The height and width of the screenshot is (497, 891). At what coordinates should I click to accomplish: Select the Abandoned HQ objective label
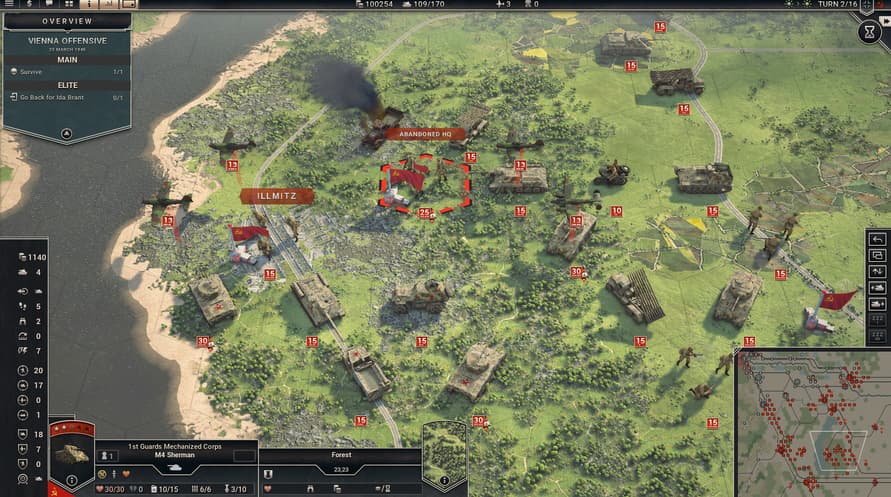coord(427,134)
